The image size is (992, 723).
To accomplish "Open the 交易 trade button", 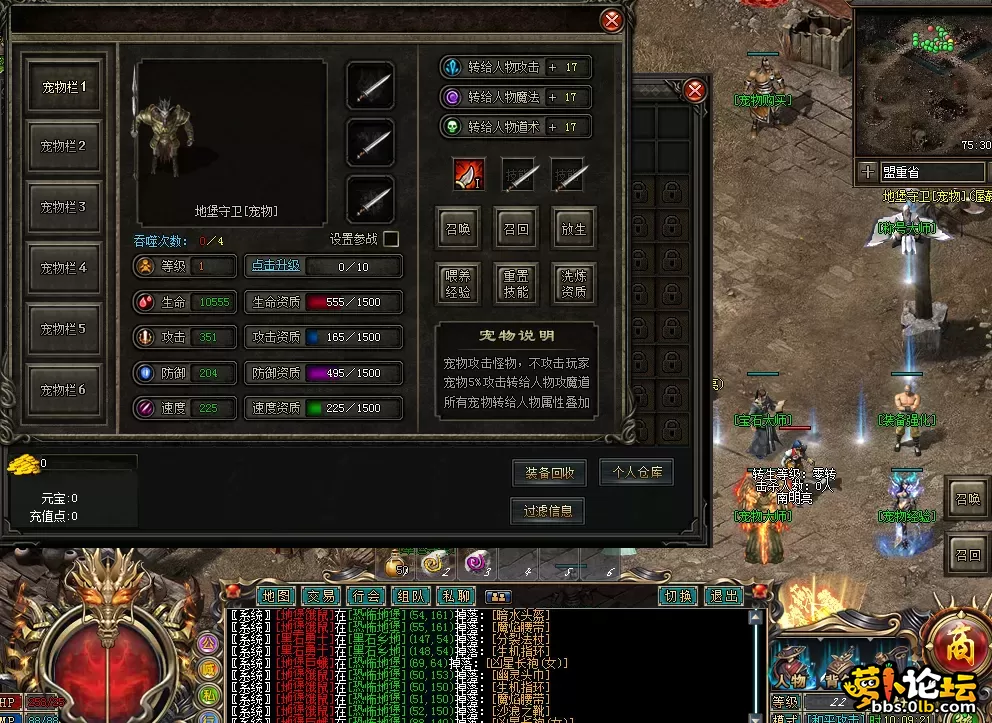I will point(320,596).
